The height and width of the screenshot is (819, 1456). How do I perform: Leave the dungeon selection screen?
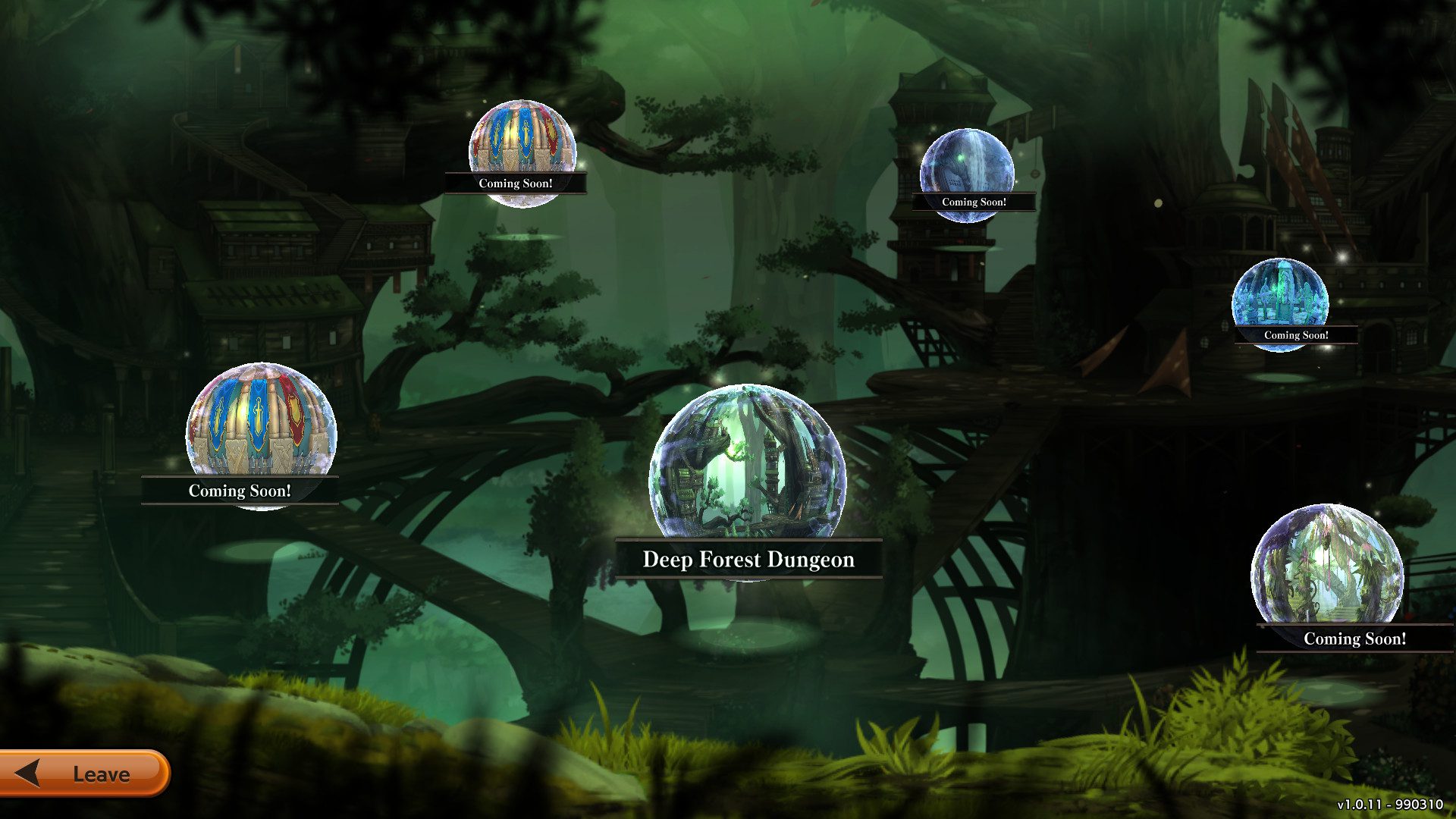click(x=83, y=773)
